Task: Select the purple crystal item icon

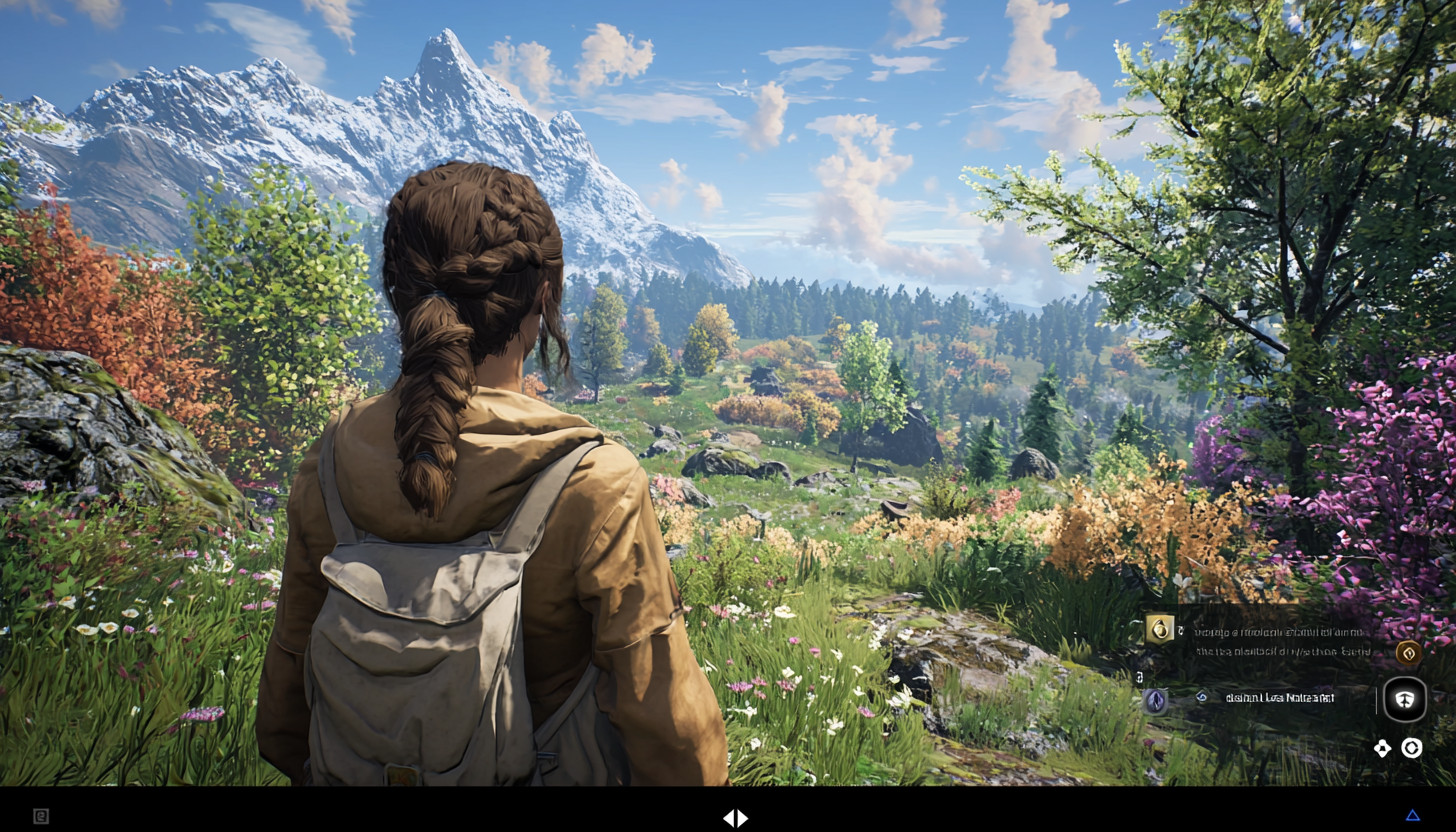Action: click(1155, 701)
